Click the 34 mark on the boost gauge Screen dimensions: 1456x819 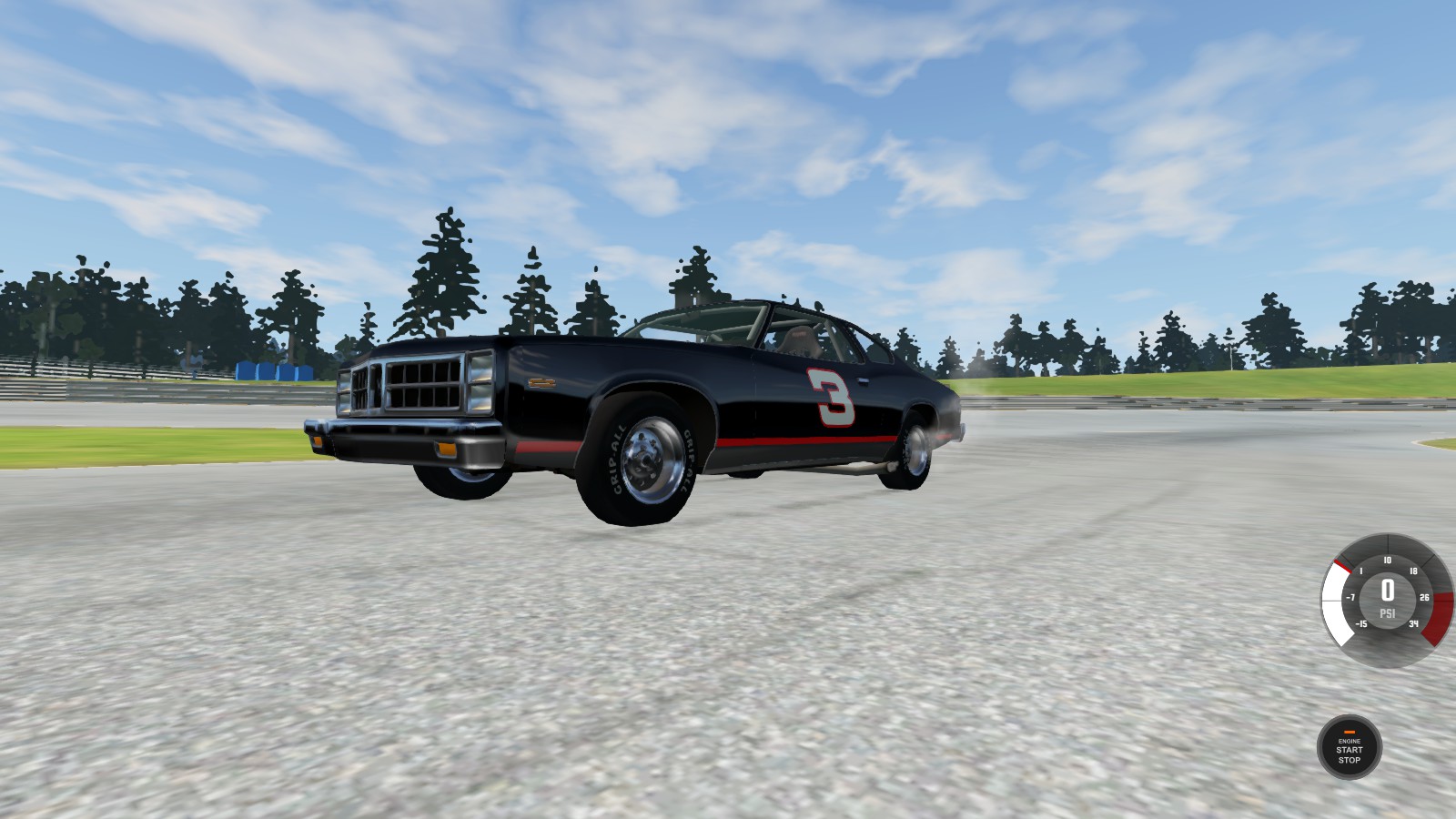(1414, 623)
